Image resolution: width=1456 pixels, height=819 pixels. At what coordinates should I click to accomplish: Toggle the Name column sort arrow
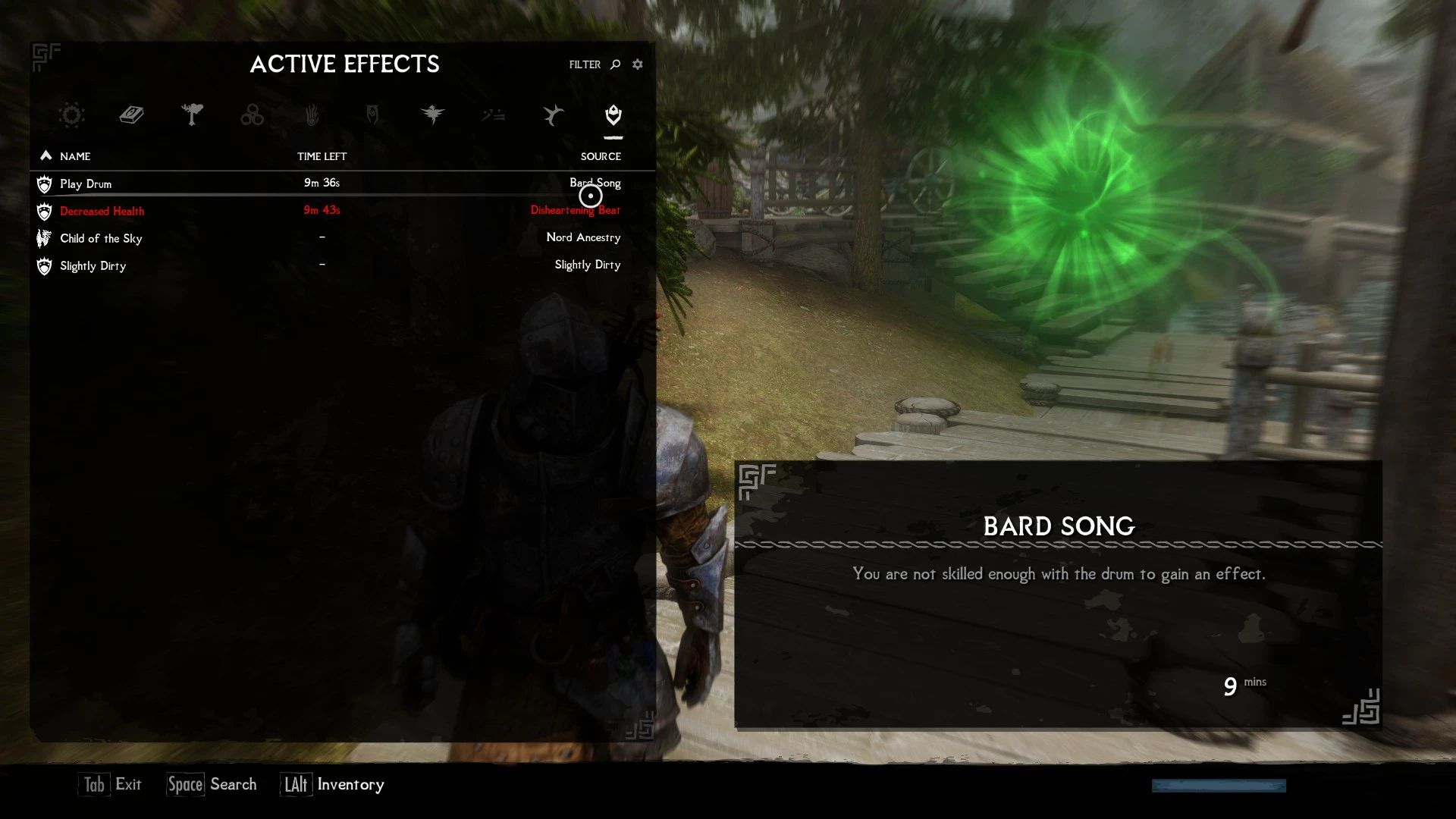(x=46, y=155)
